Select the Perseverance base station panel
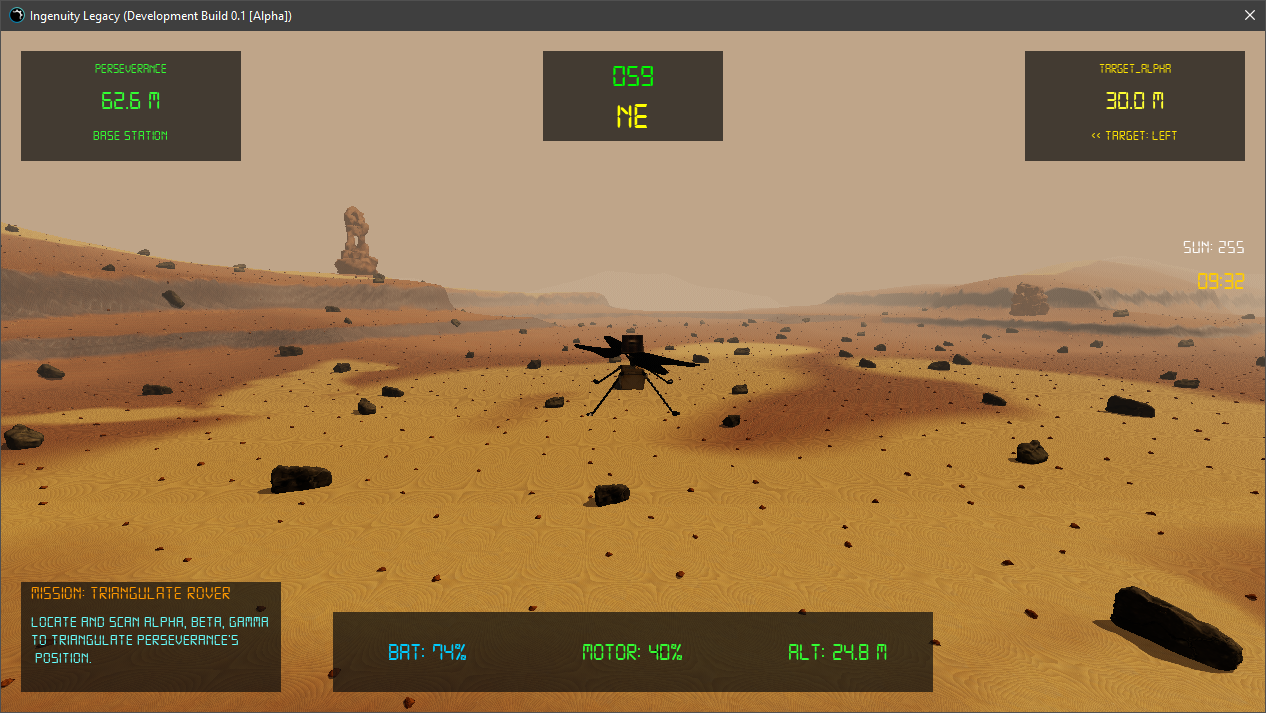This screenshot has width=1266, height=713. pos(131,105)
